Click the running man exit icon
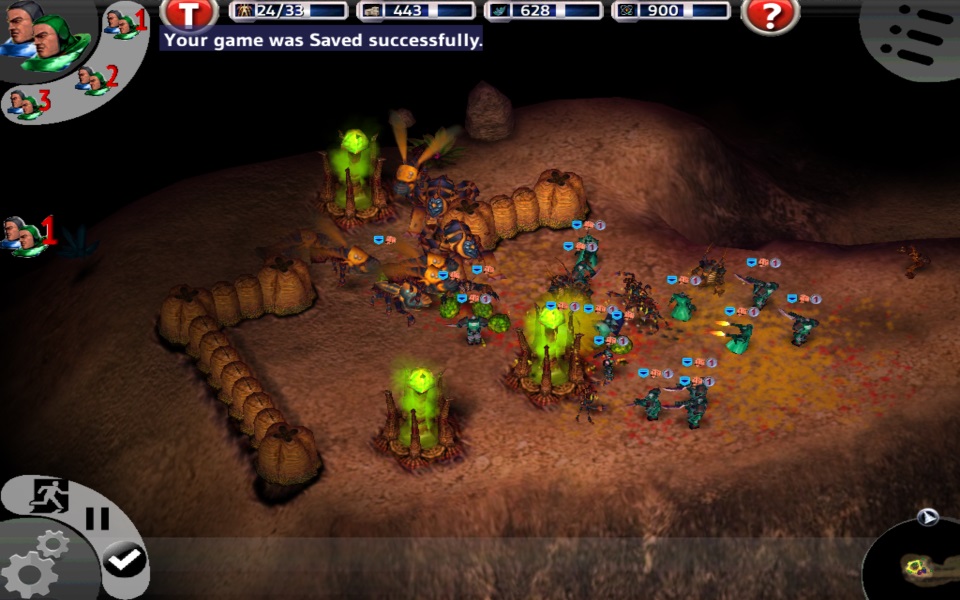This screenshot has width=960, height=600. point(46,496)
